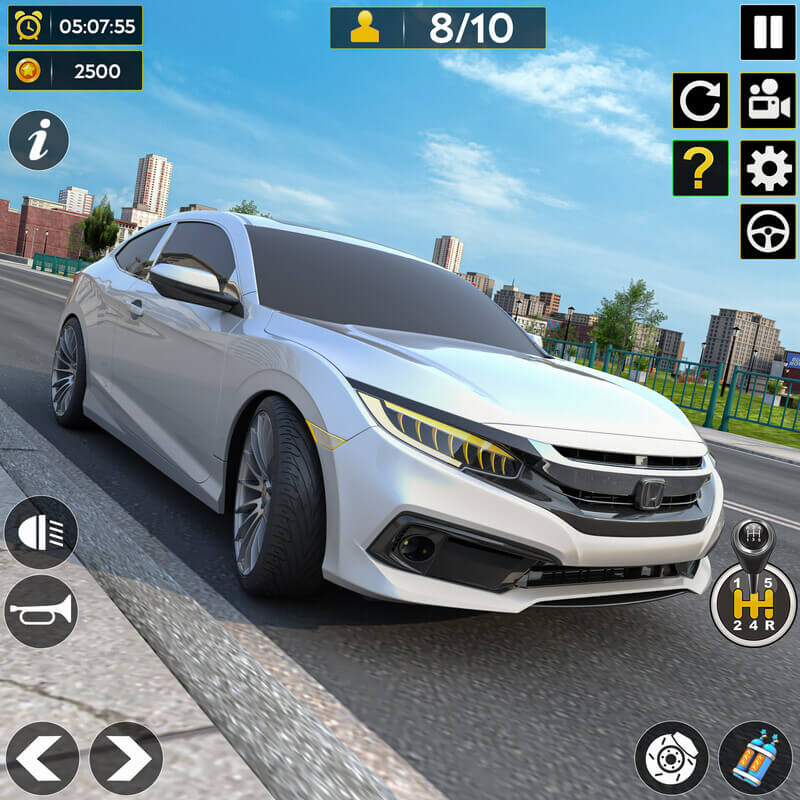This screenshot has width=800, height=800.
Task: Show the info panel
Action: point(39,140)
